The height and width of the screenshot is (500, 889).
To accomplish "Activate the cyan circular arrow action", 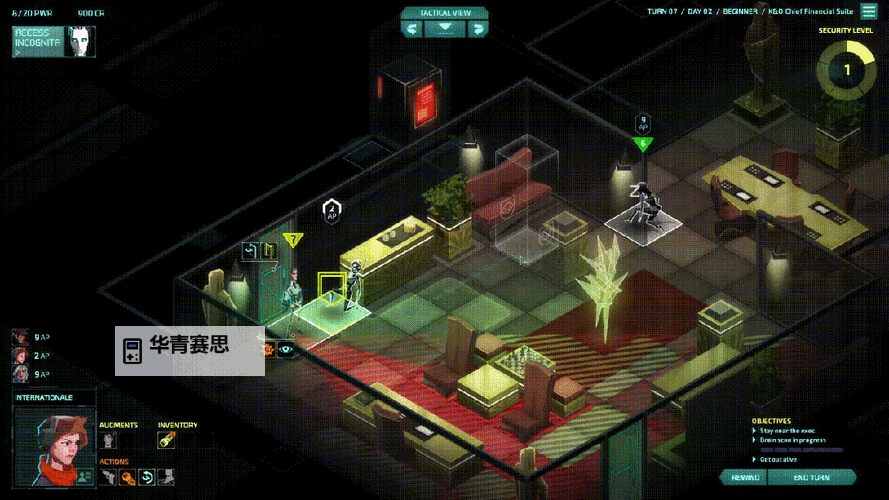I will (x=146, y=477).
